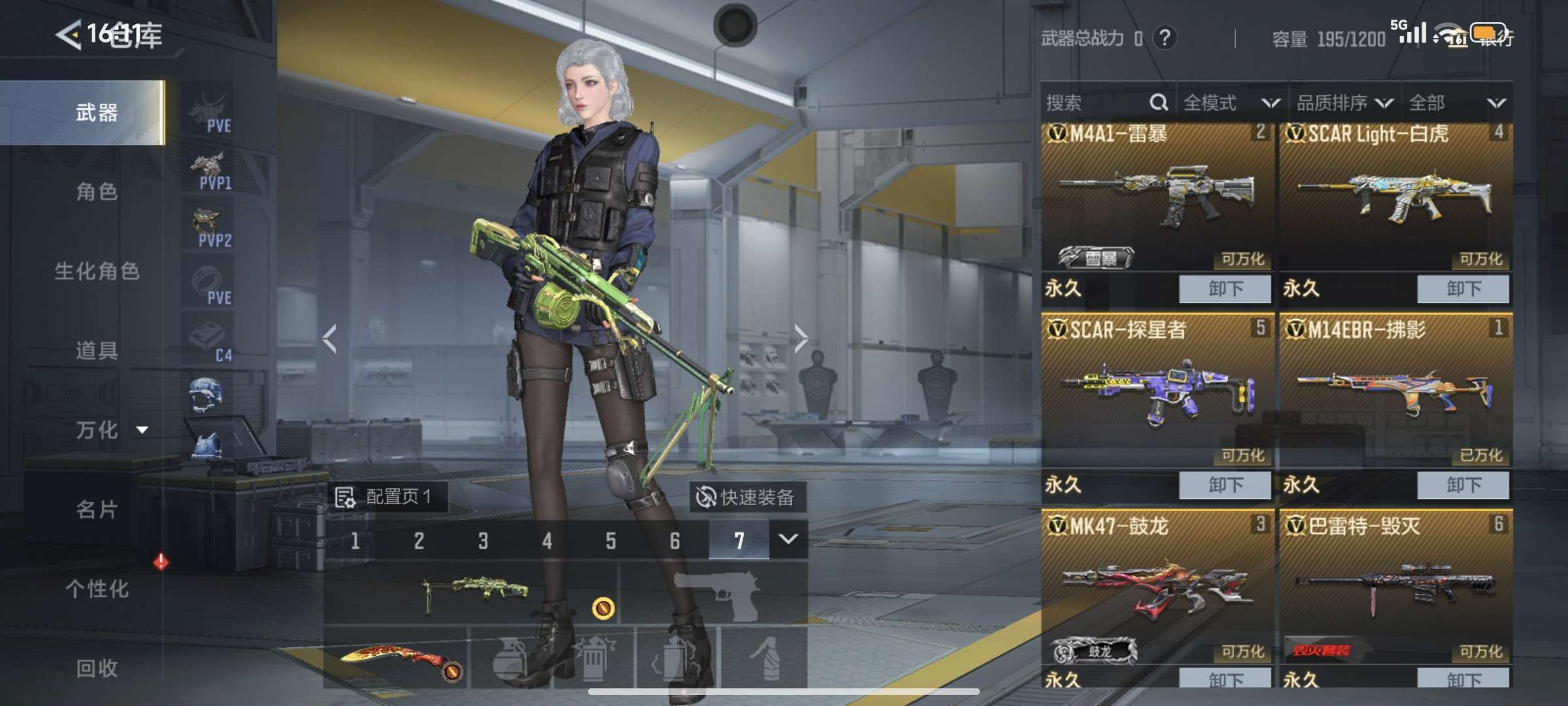Image resolution: width=1568 pixels, height=706 pixels.
Task: Select the M14EBR-拂影 weapon card
Action: pyautogui.click(x=1394, y=392)
